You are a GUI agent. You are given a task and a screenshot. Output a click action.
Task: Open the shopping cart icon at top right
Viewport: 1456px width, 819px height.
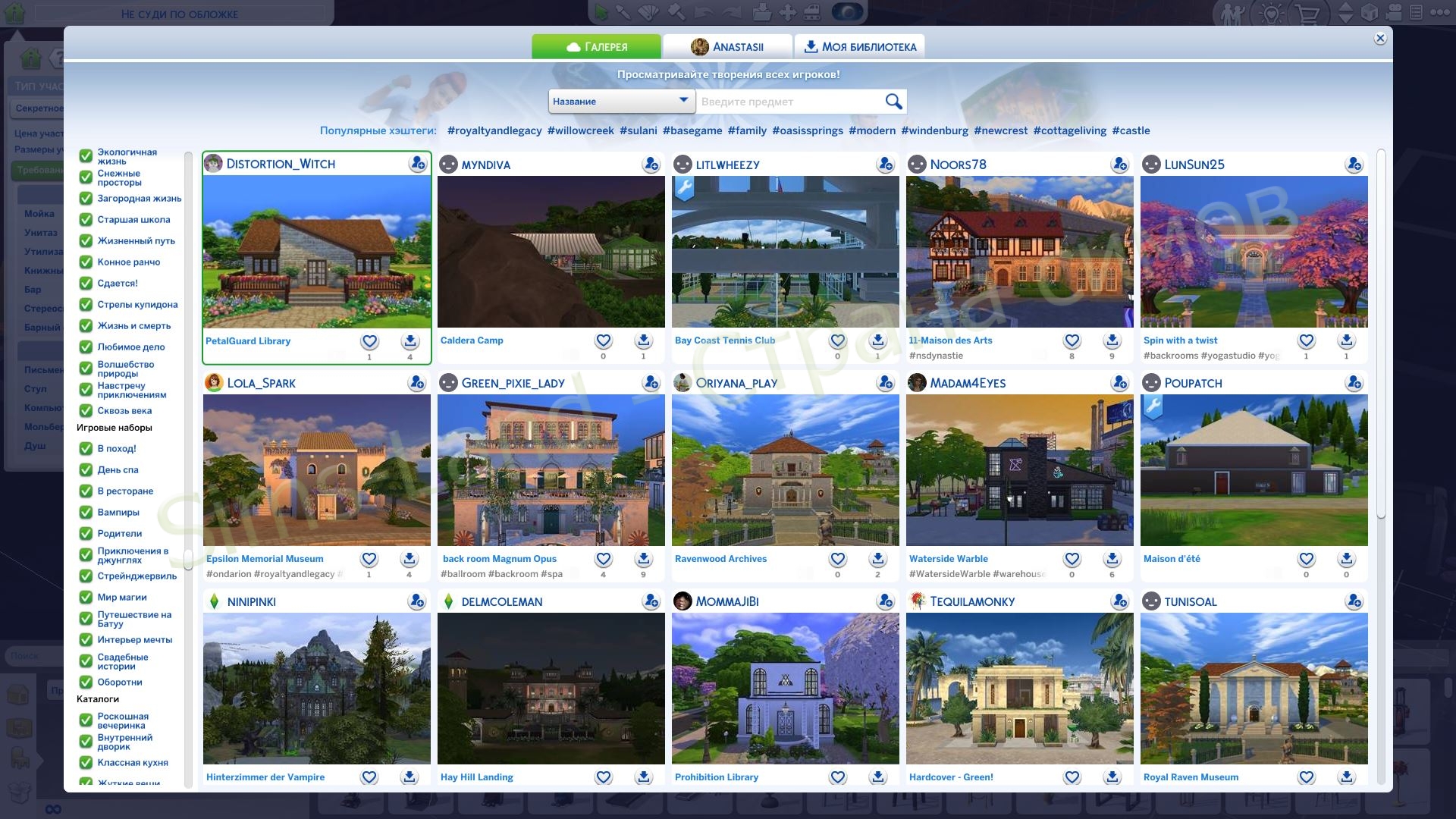click(x=1307, y=13)
